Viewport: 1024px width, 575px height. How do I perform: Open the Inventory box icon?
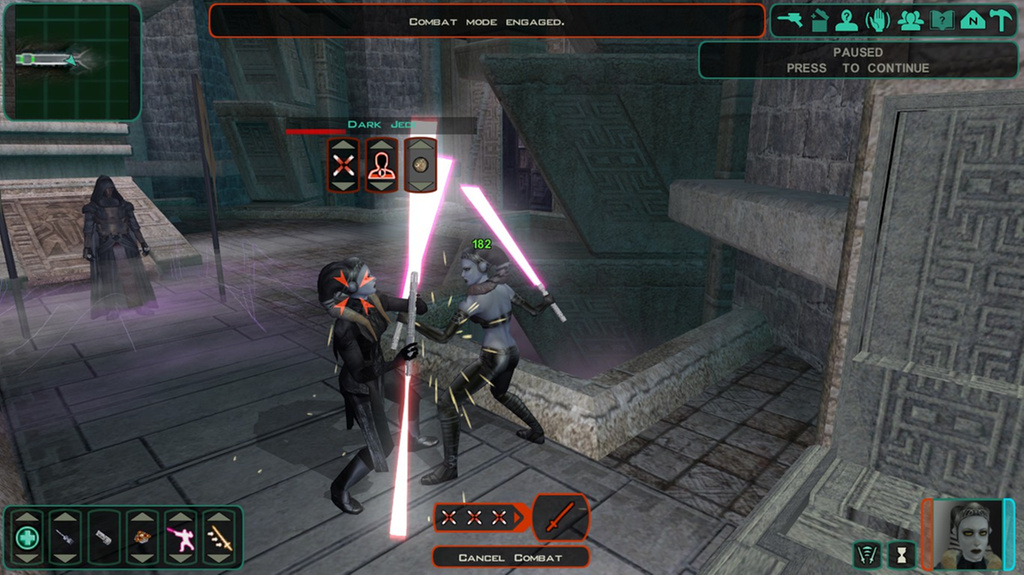point(819,20)
